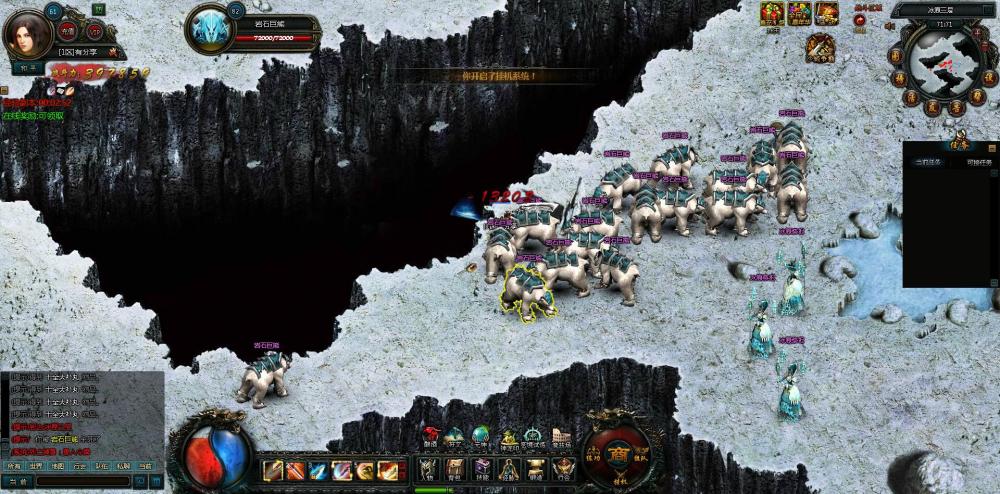Open the VIP button near portrait
This screenshot has height=494, width=1000.
click(x=97, y=30)
